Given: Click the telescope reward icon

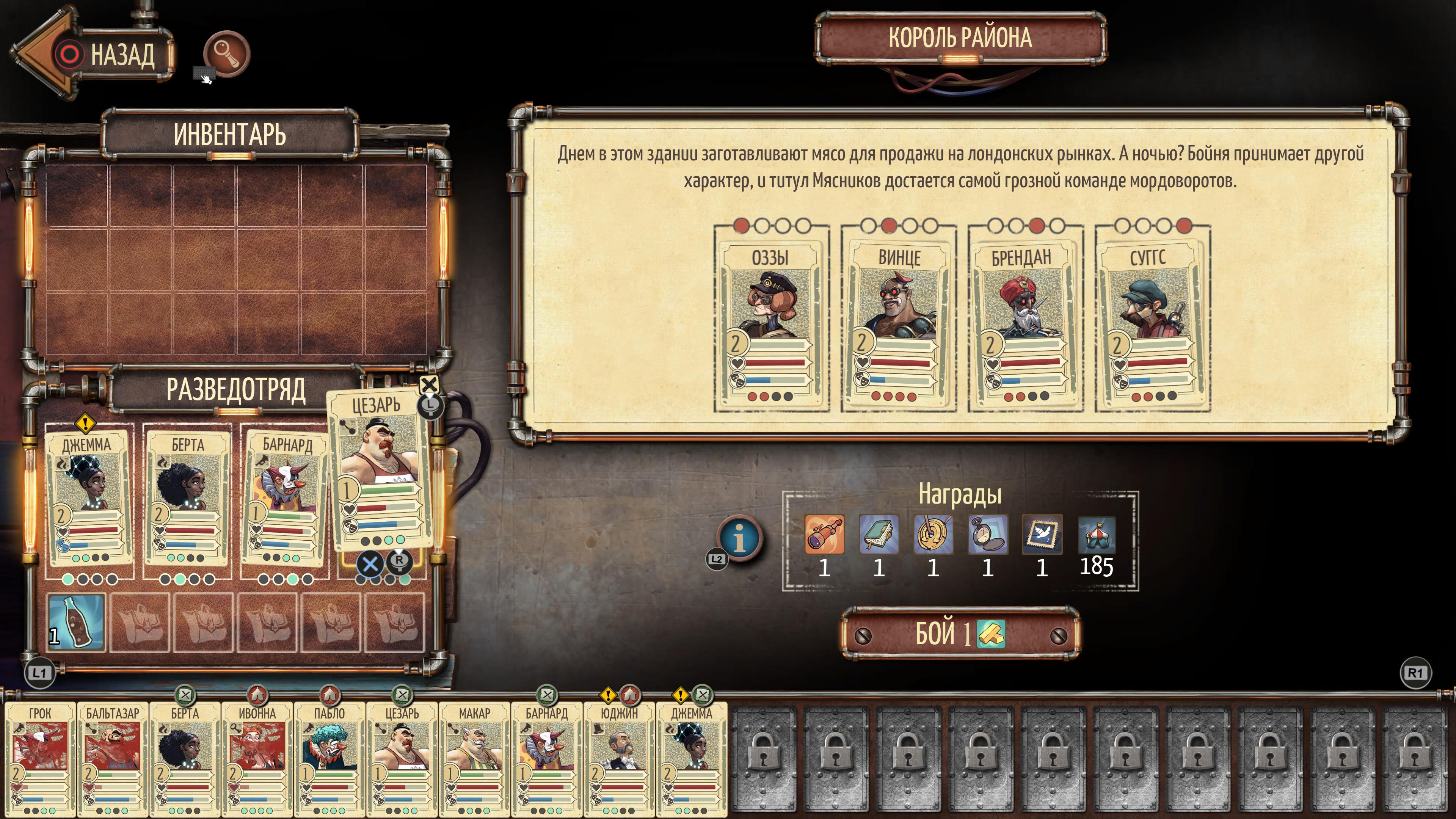Looking at the screenshot, I should [825, 534].
